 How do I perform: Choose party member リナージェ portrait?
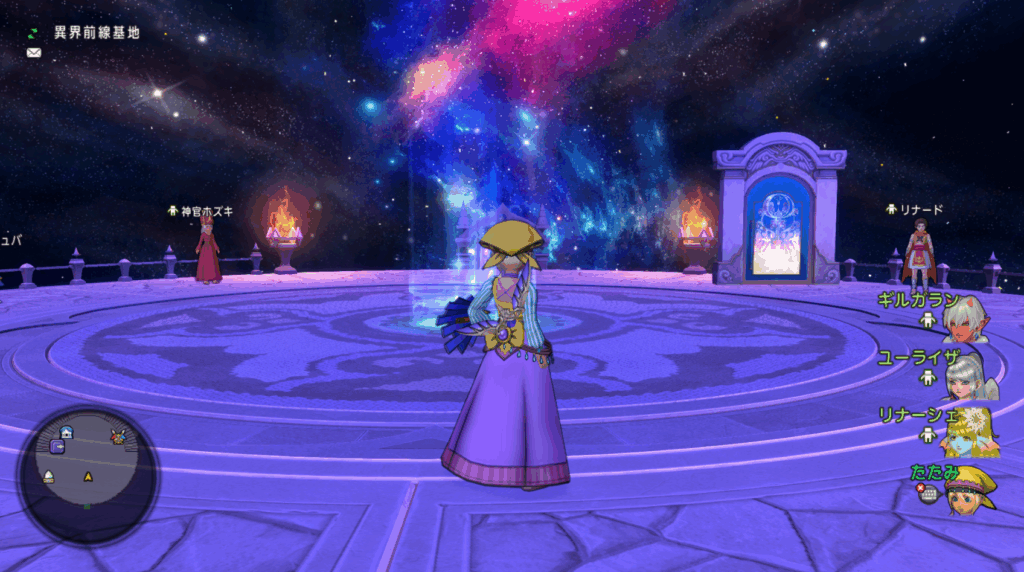point(968,430)
